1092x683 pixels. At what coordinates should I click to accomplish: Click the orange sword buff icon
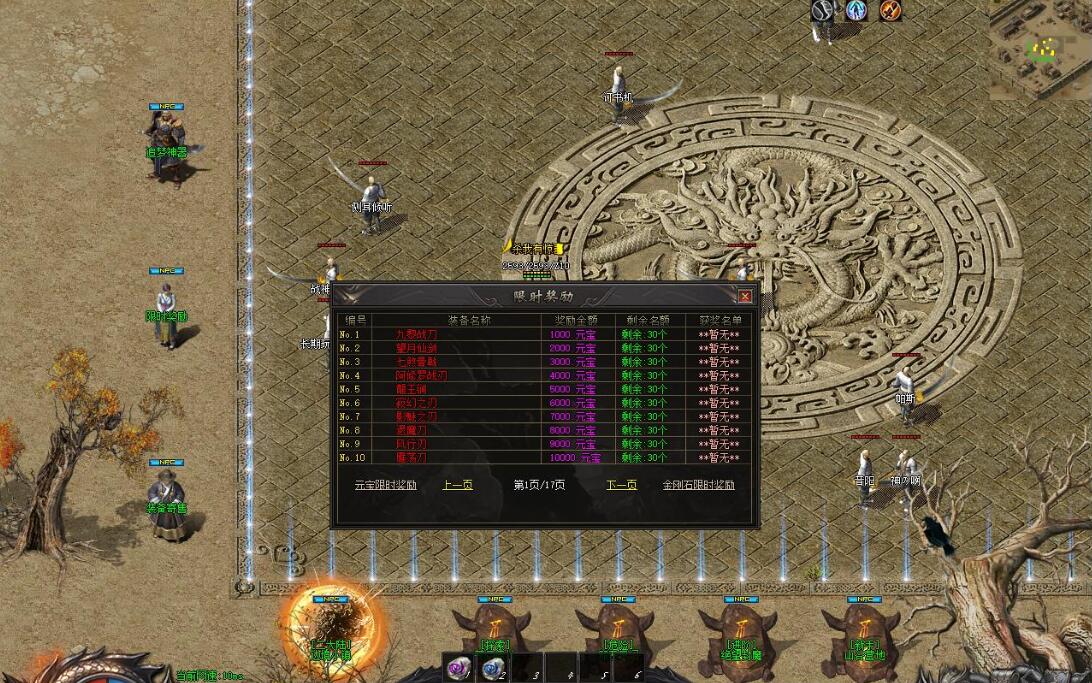(890, 11)
